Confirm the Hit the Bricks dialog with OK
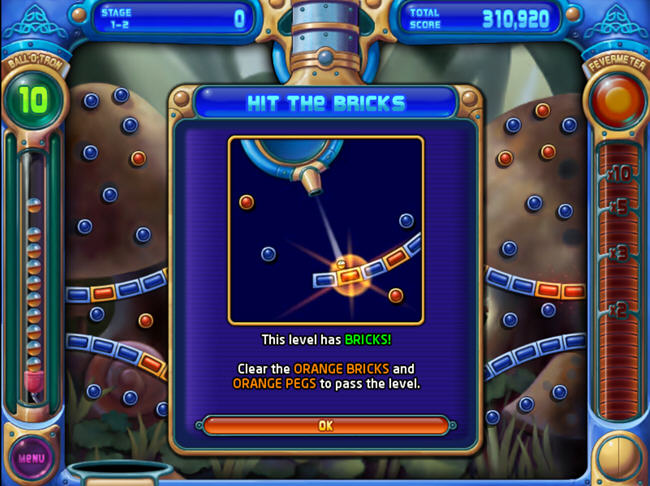The width and height of the screenshot is (650, 486). 325,425
